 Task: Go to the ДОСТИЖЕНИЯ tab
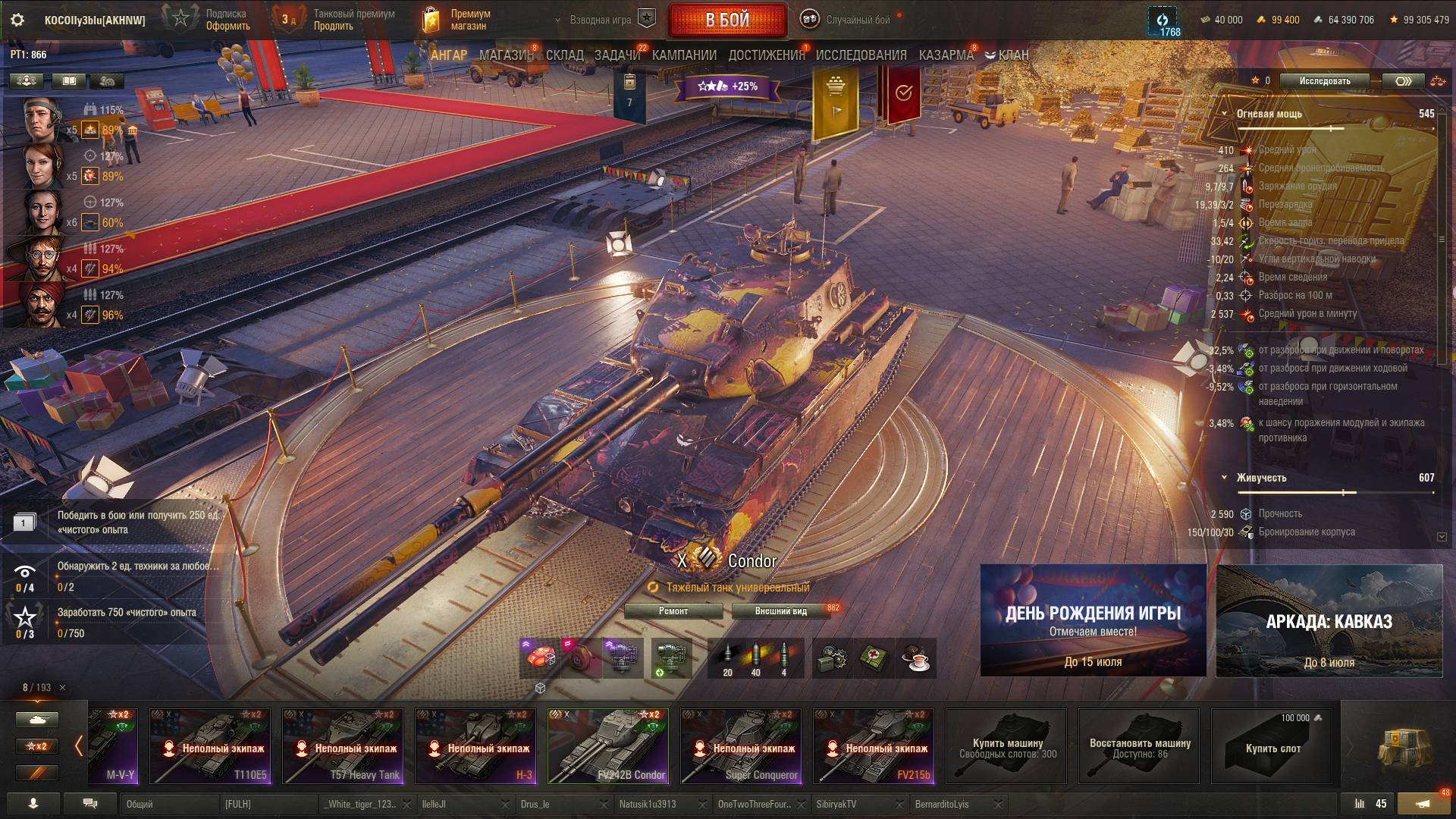click(x=766, y=55)
